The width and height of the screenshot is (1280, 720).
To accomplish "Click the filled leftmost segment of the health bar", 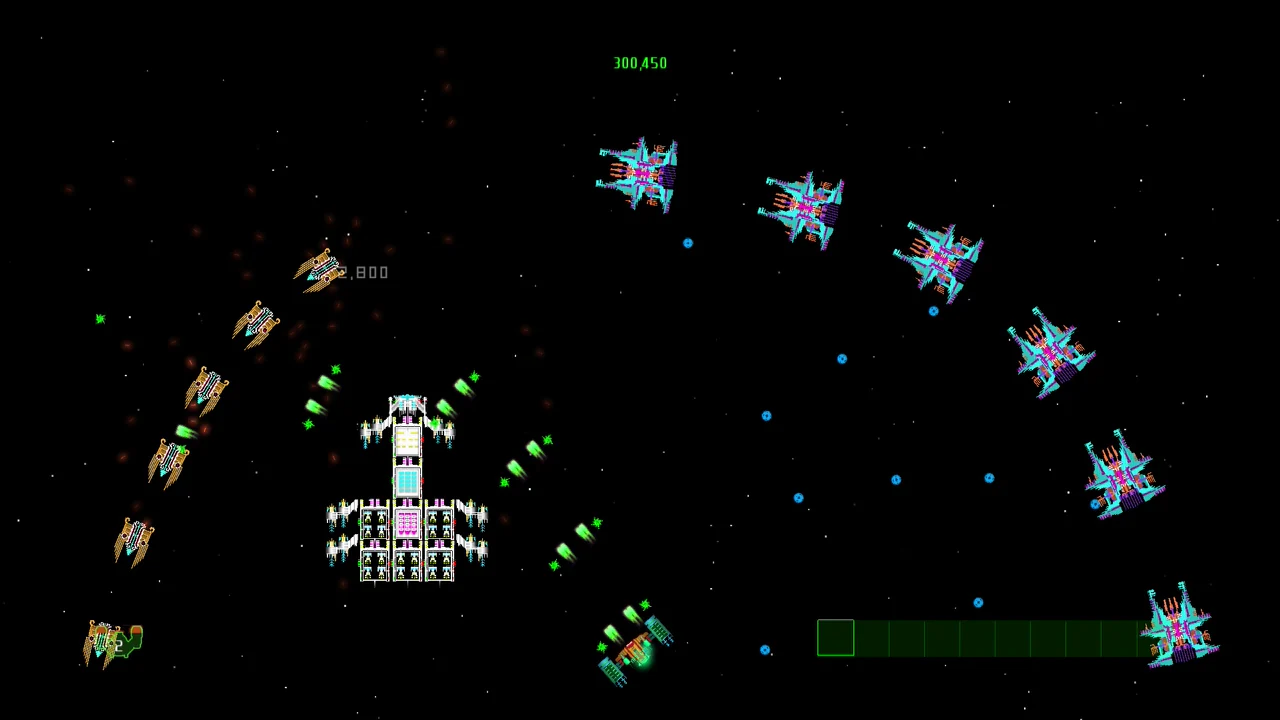I will pyautogui.click(x=836, y=638).
